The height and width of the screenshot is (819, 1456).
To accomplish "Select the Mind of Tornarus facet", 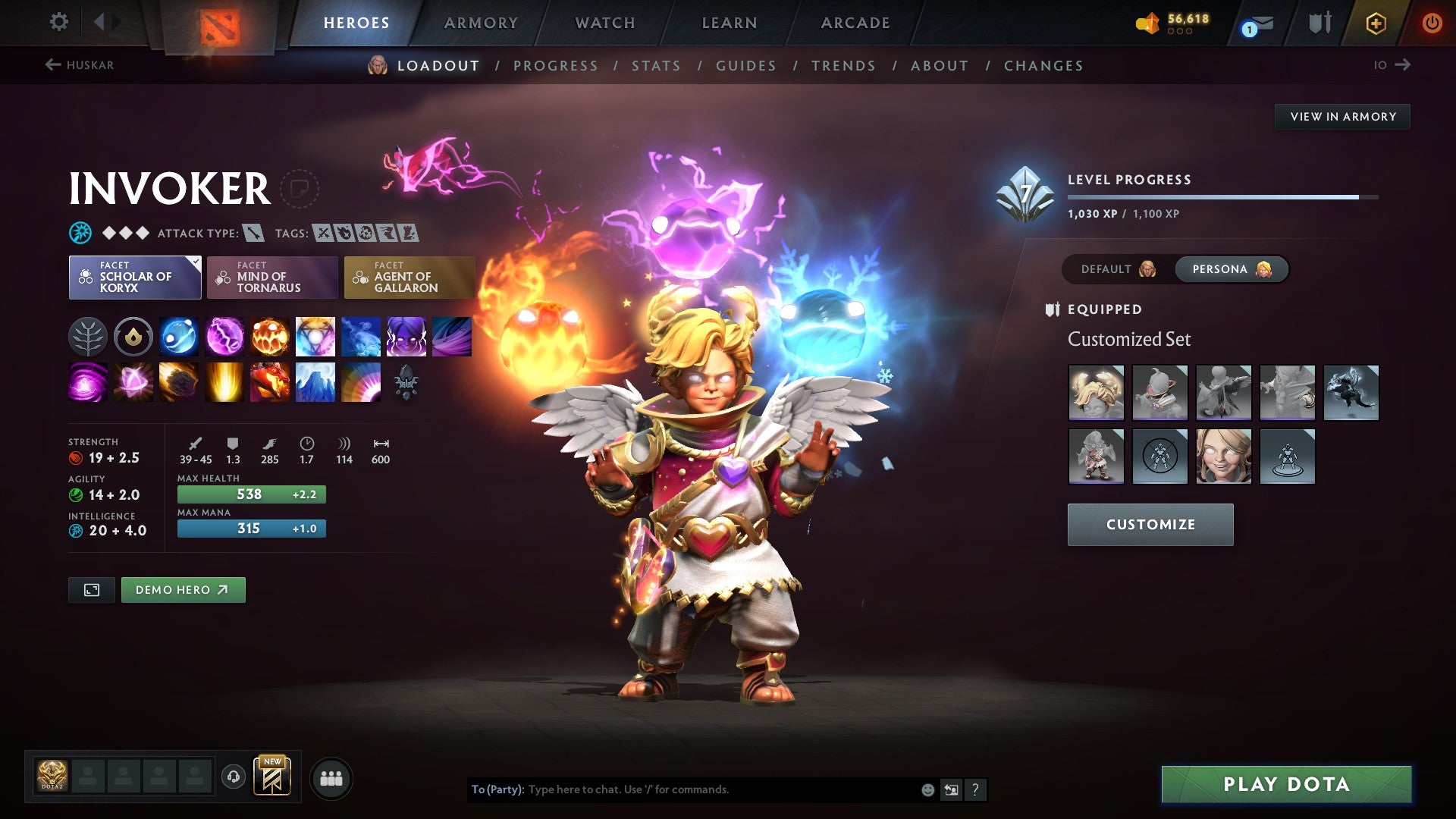I will [x=271, y=278].
